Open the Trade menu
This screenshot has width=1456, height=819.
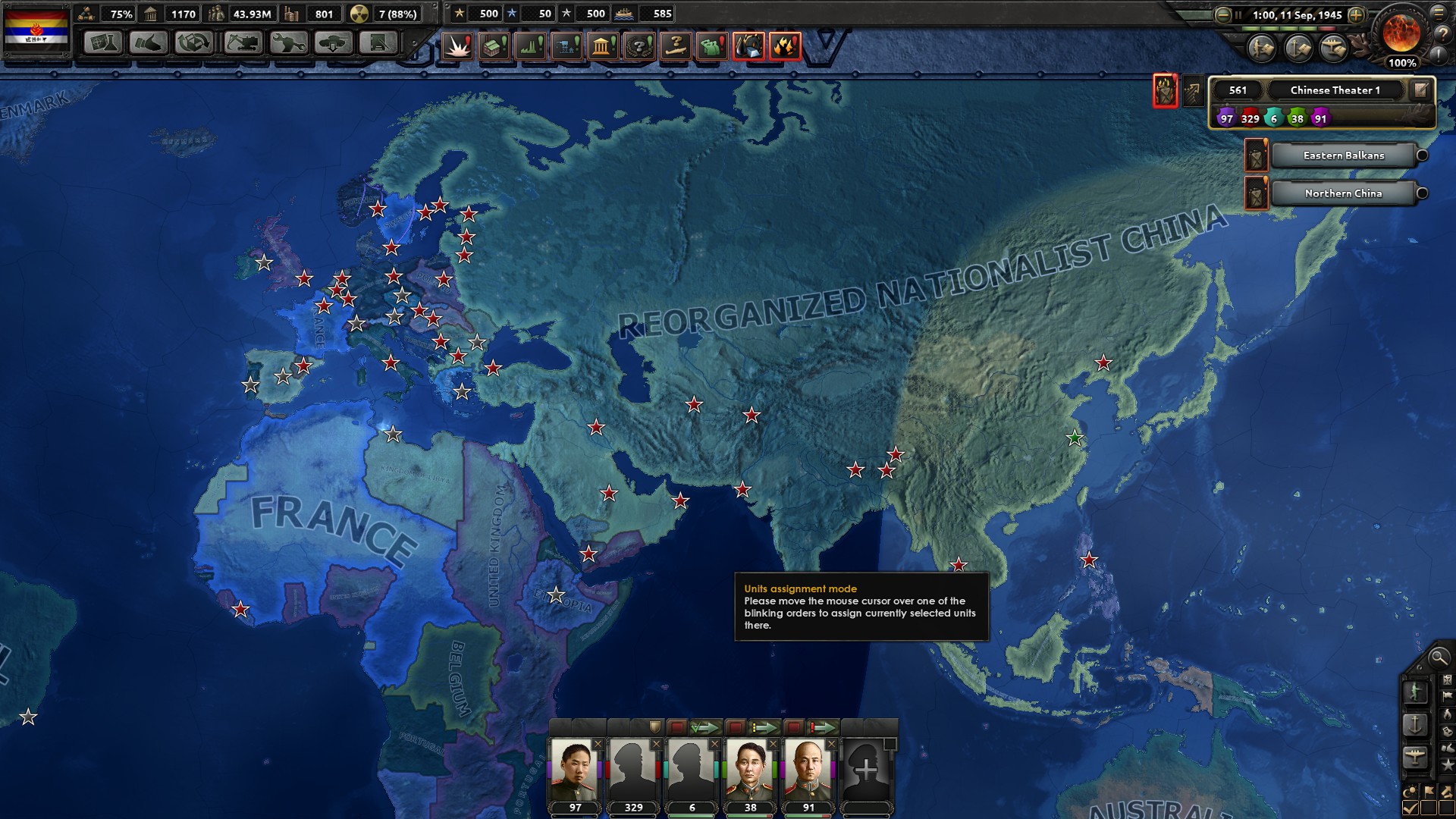pyautogui.click(x=194, y=43)
